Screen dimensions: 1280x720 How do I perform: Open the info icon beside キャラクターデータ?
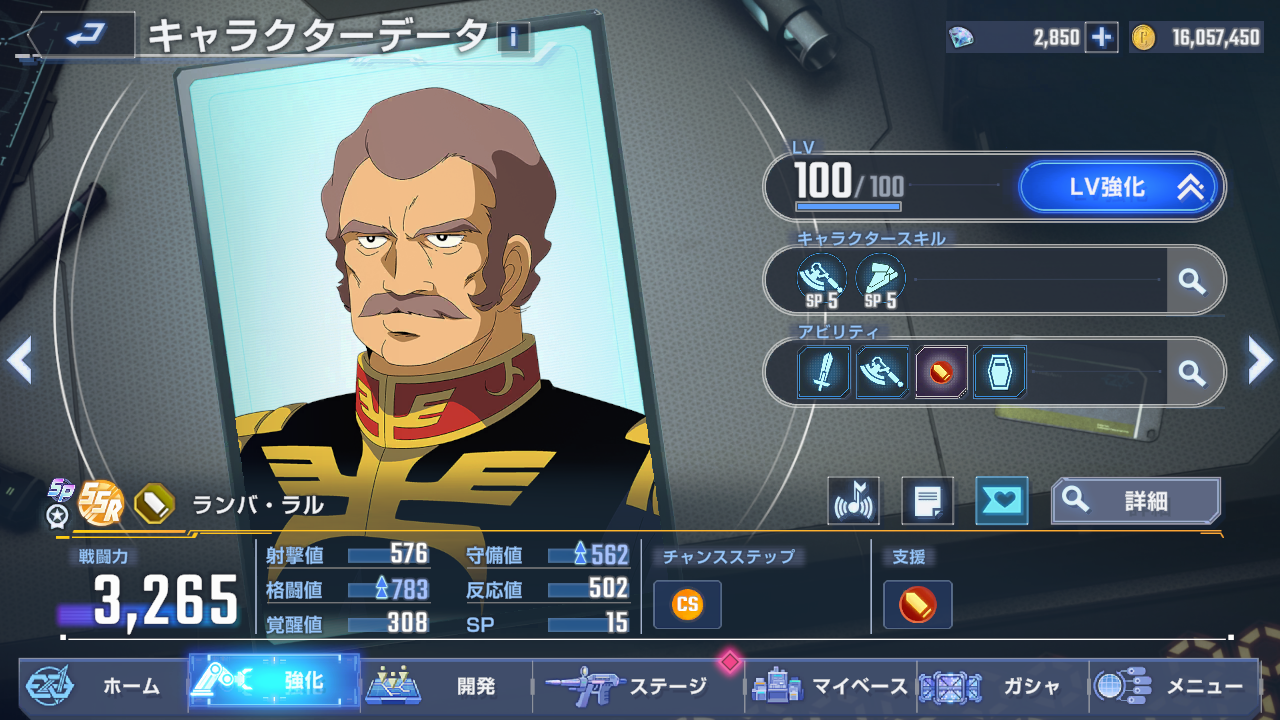pyautogui.click(x=514, y=38)
